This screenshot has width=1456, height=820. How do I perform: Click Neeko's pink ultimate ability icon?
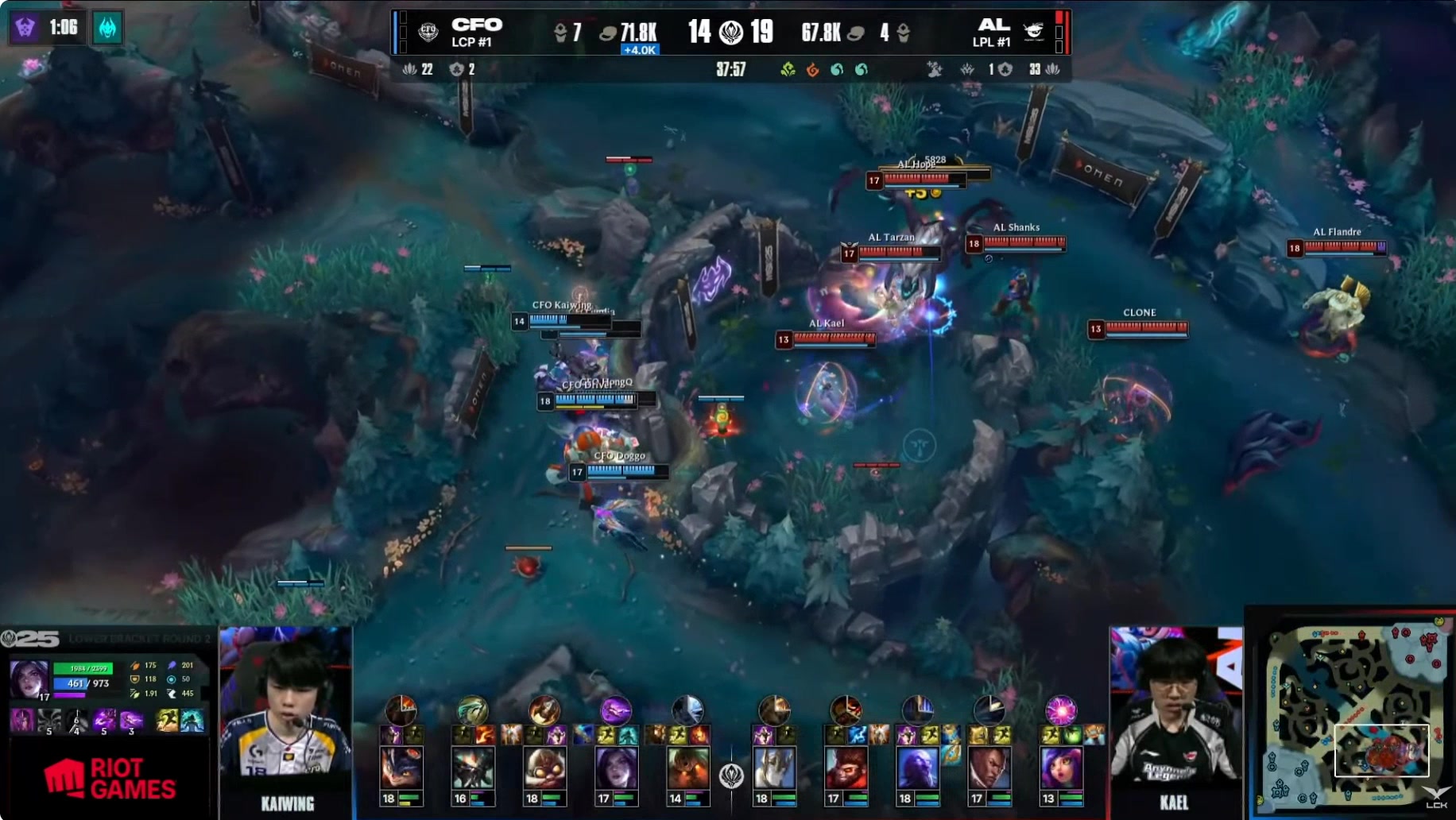click(x=1060, y=710)
